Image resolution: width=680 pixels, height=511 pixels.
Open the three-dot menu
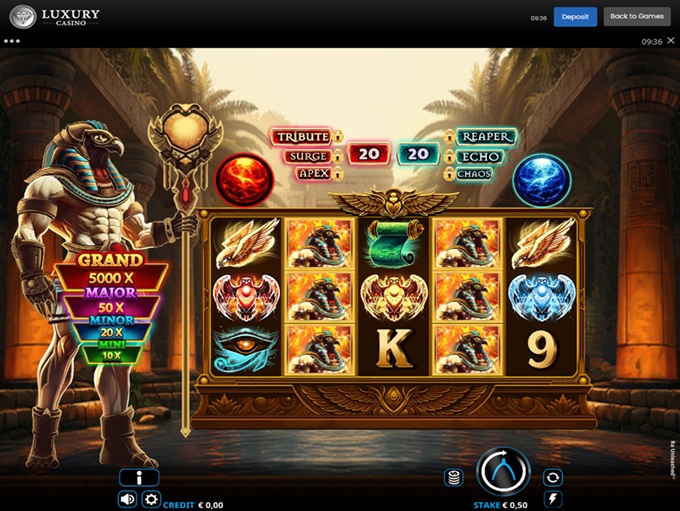(12, 42)
